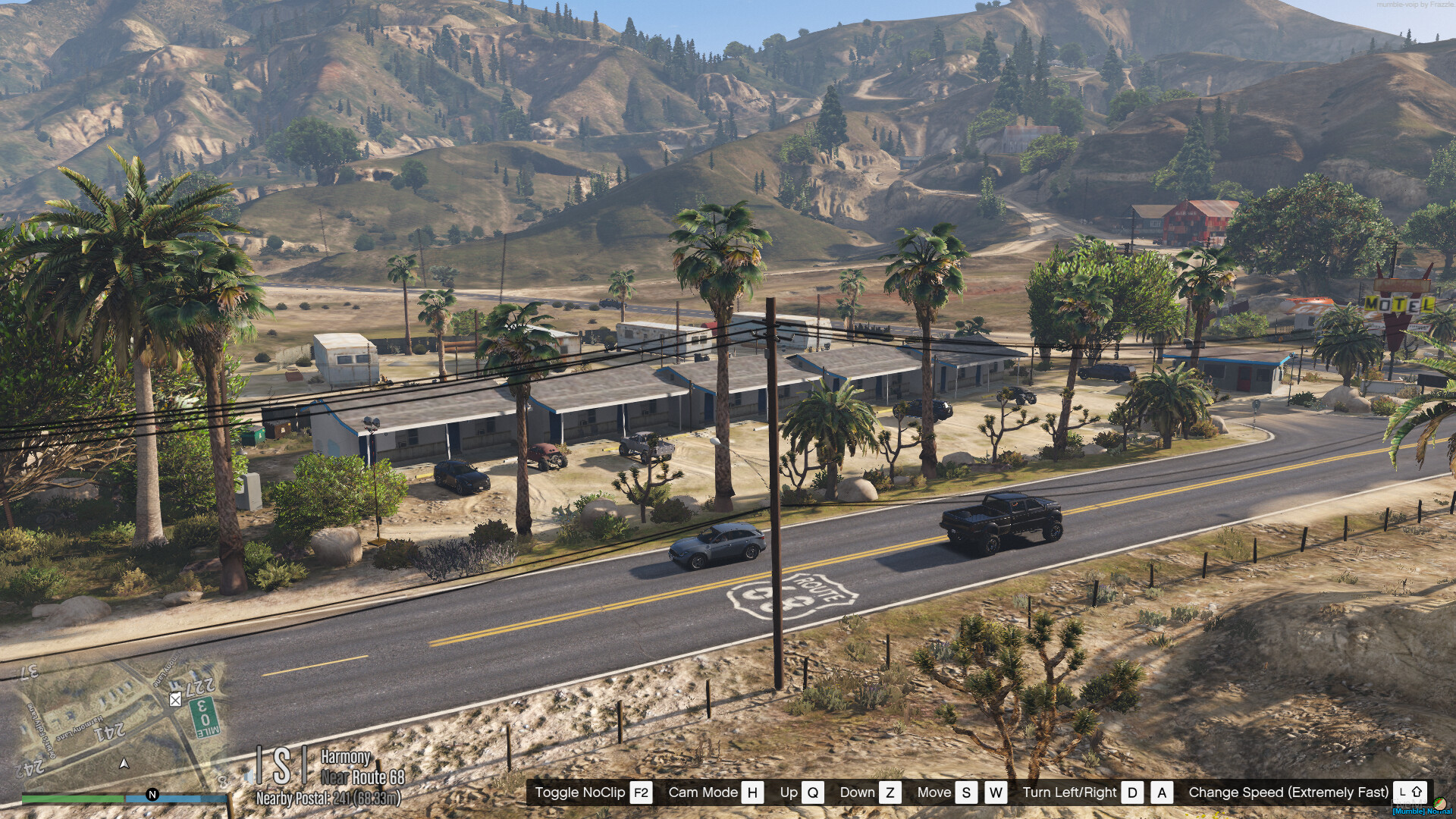Click the player arrow inside the minimap
The height and width of the screenshot is (819, 1456).
(x=123, y=764)
